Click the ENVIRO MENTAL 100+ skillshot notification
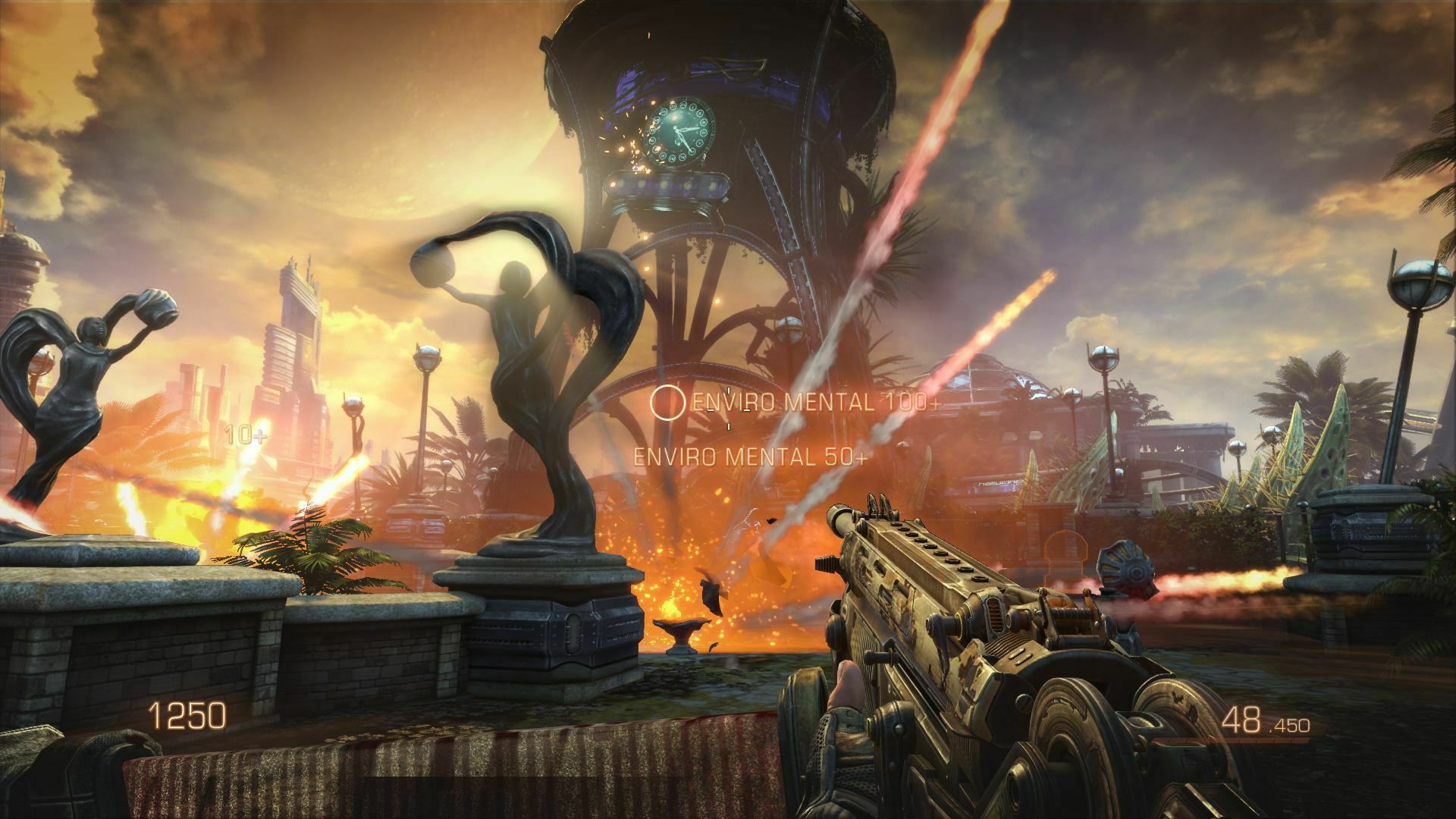Viewport: 1456px width, 819px height. [x=811, y=406]
